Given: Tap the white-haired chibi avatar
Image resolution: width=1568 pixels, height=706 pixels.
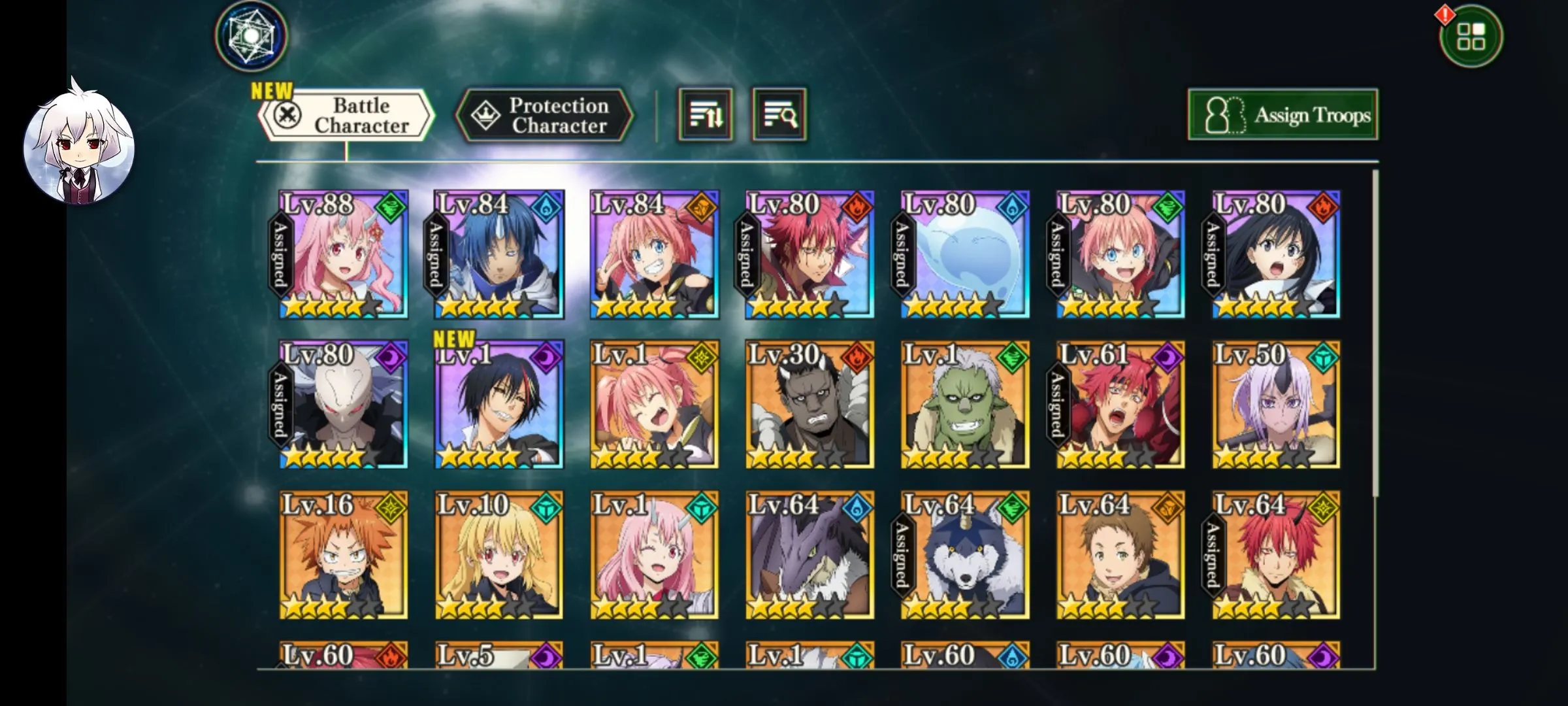Looking at the screenshot, I should tap(79, 150).
